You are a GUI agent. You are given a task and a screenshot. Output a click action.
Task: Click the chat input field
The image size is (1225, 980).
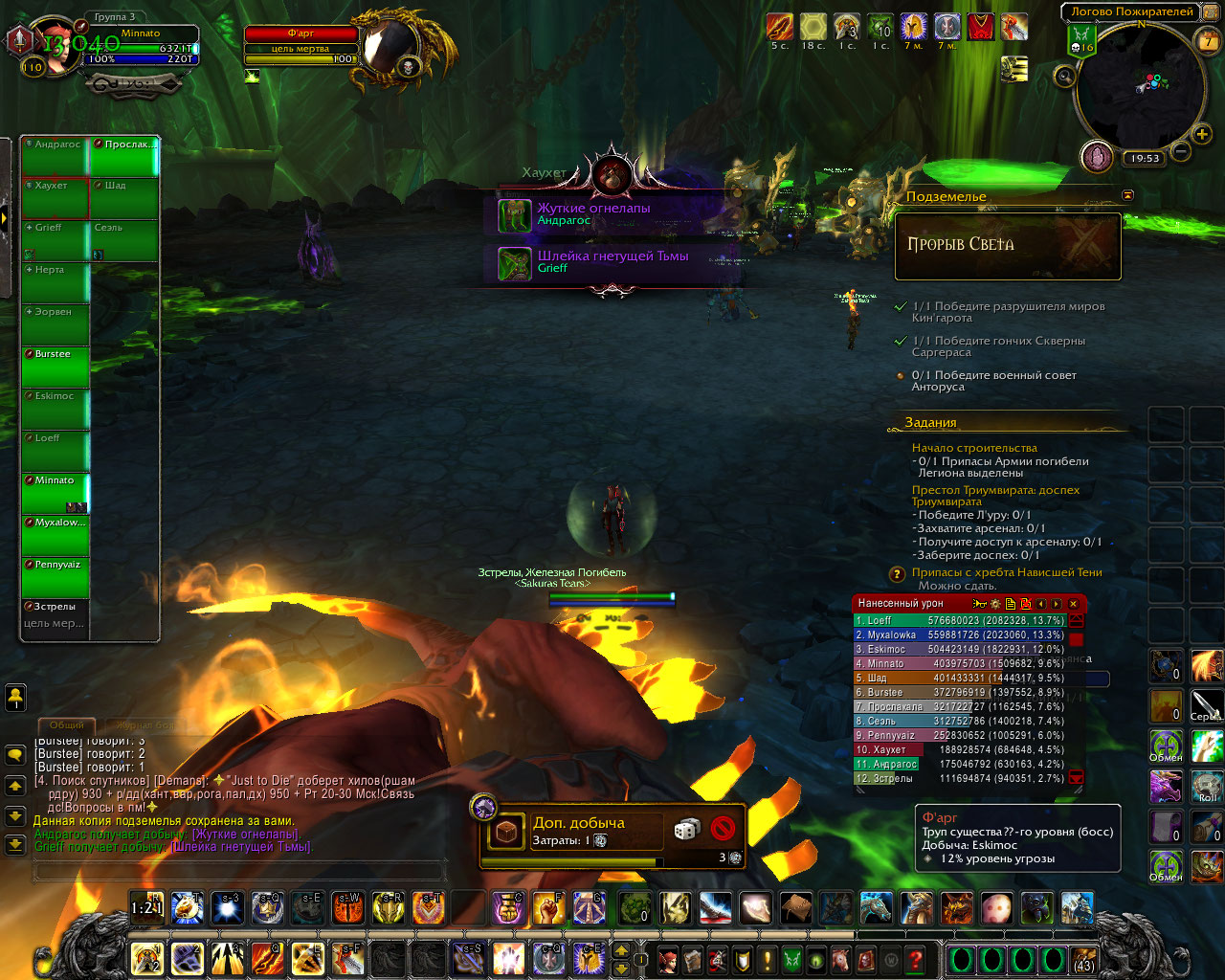tap(239, 870)
